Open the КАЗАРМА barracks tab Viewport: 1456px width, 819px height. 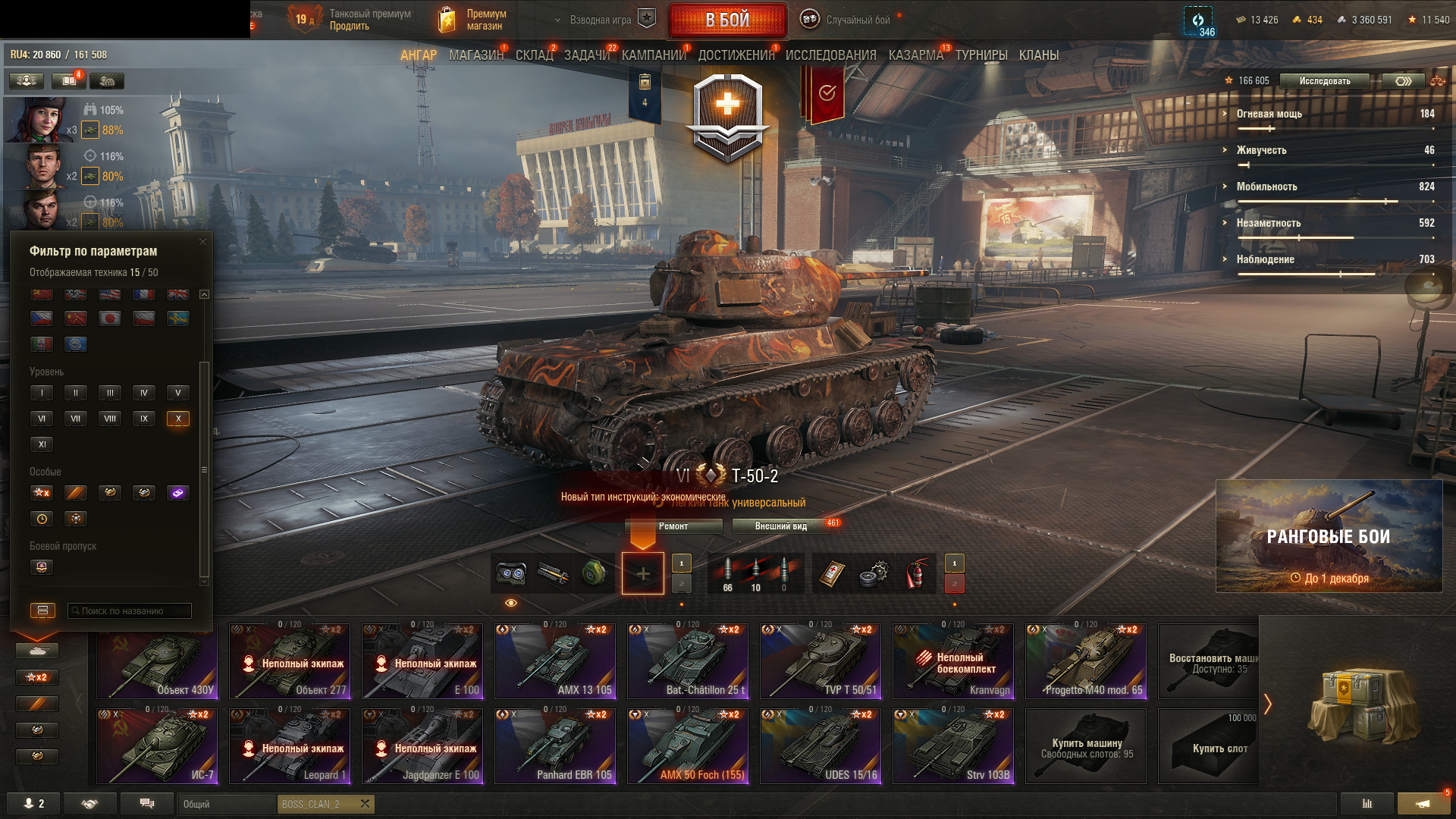(x=915, y=55)
